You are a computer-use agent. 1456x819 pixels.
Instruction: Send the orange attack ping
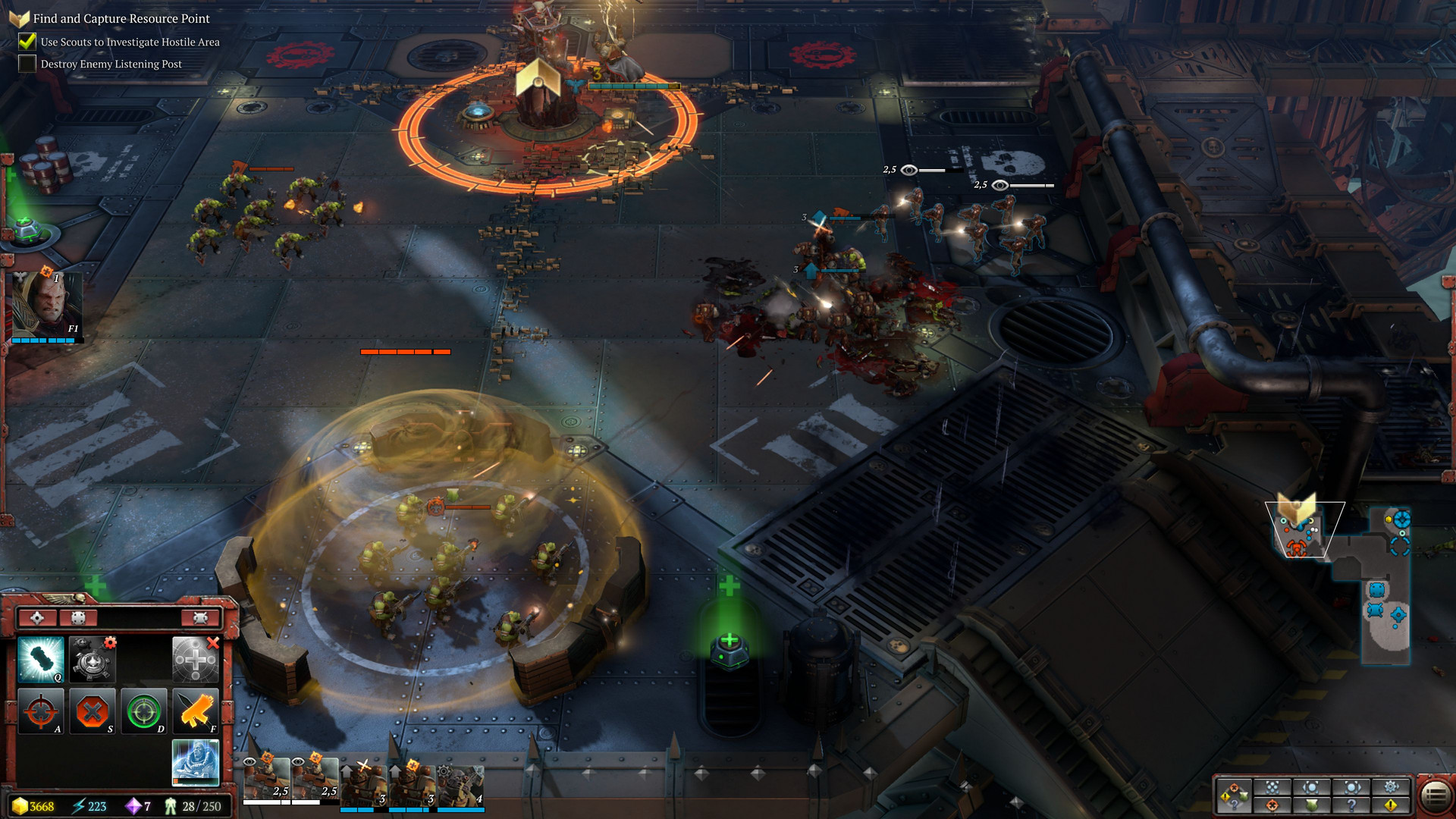click(1272, 805)
